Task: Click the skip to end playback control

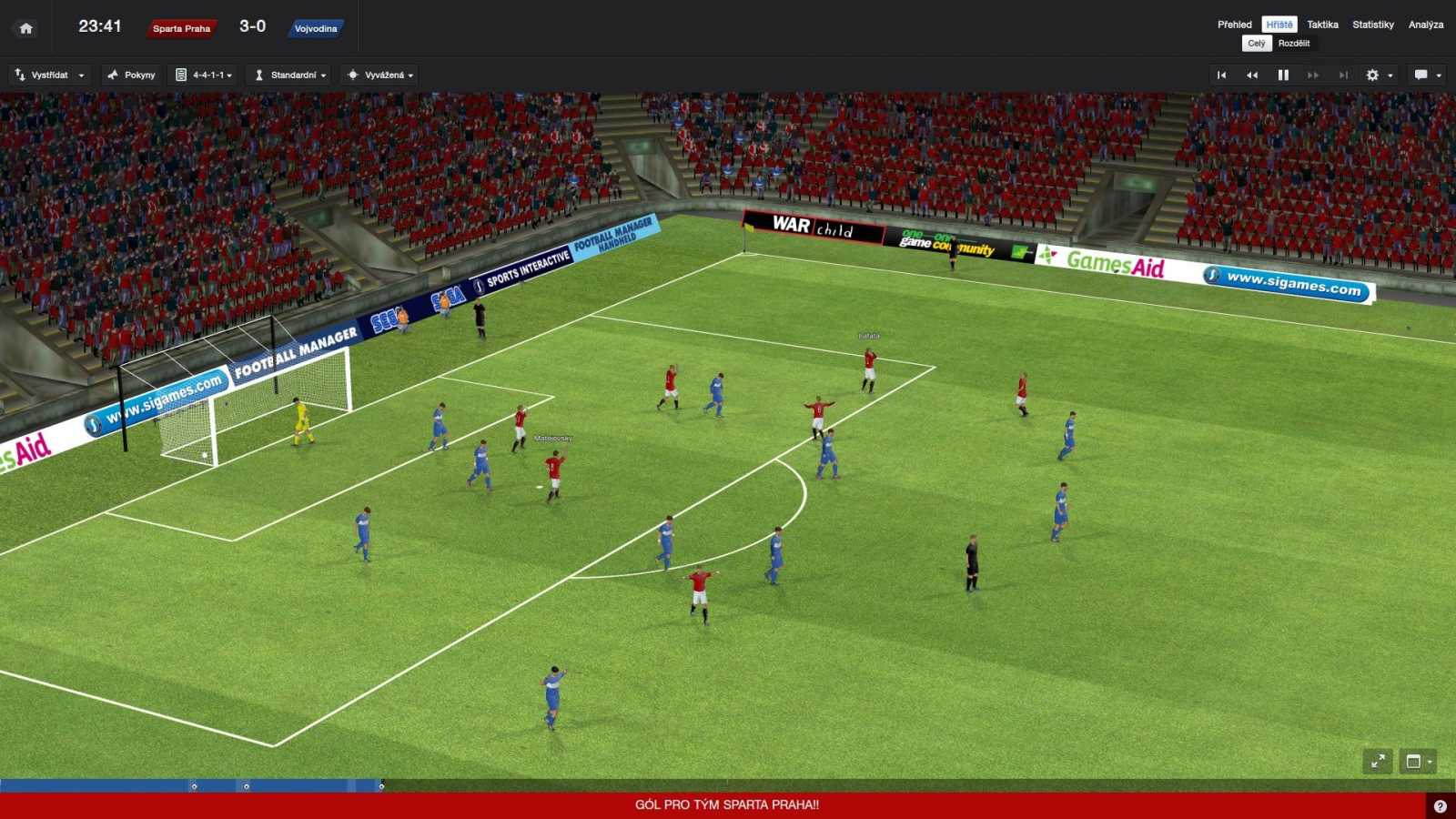Action: 1342,75
